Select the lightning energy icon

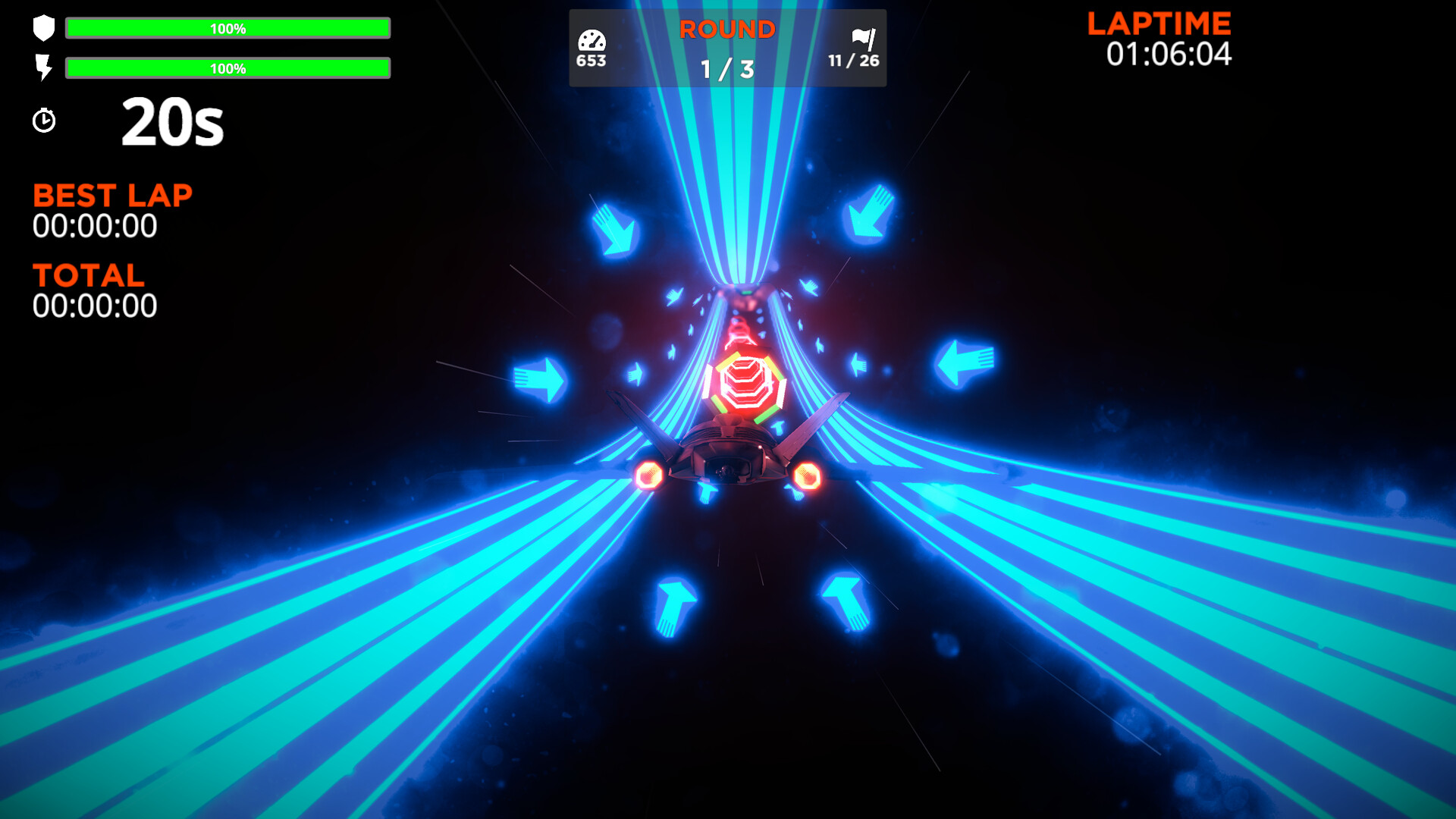tap(43, 68)
